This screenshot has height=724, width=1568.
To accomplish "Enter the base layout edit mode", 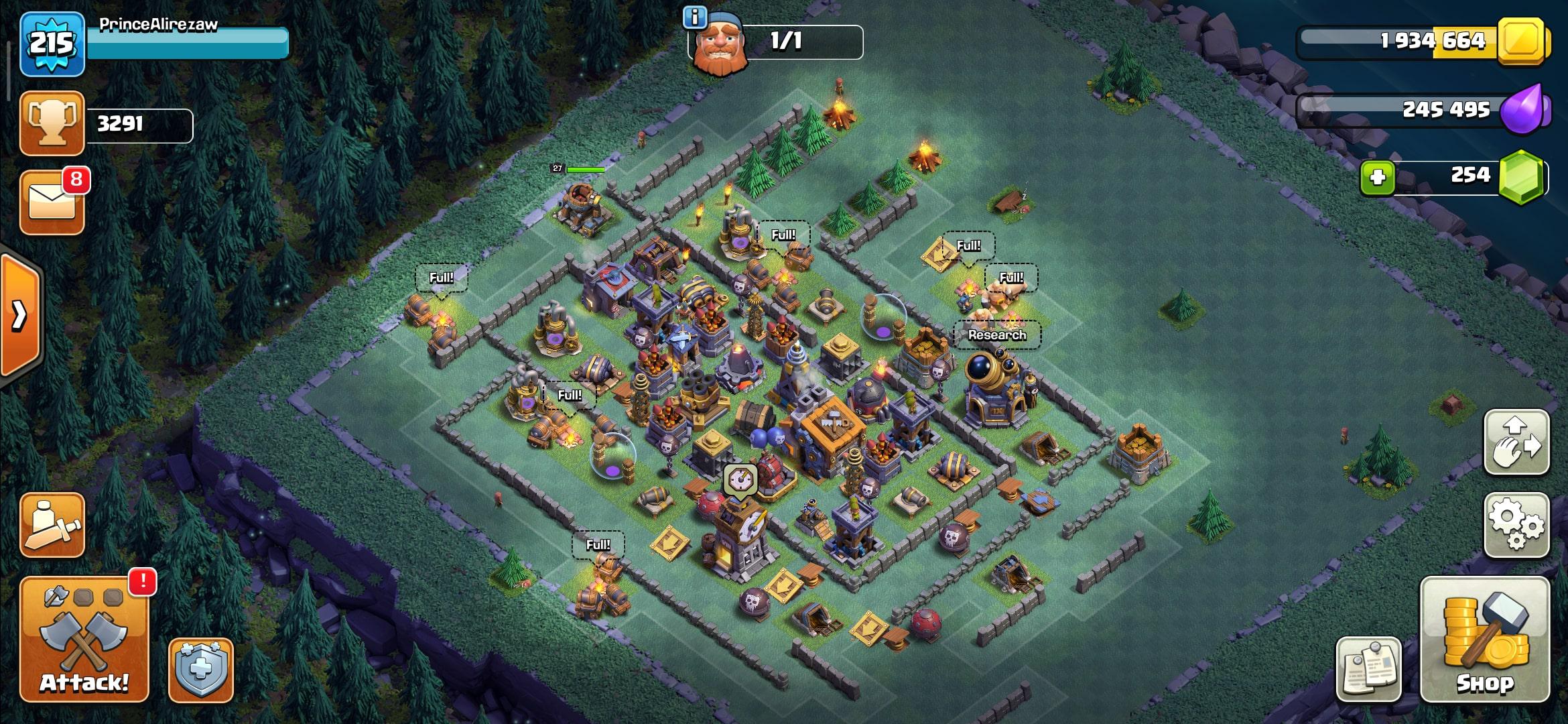I will 1516,443.
